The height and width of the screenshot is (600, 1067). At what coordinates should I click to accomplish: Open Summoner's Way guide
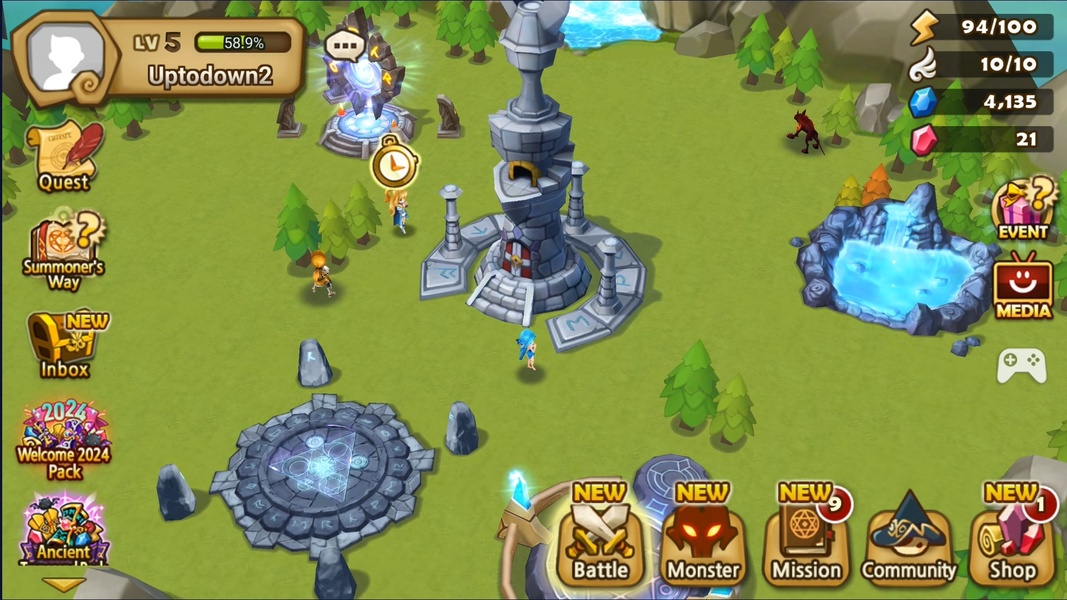(63, 248)
